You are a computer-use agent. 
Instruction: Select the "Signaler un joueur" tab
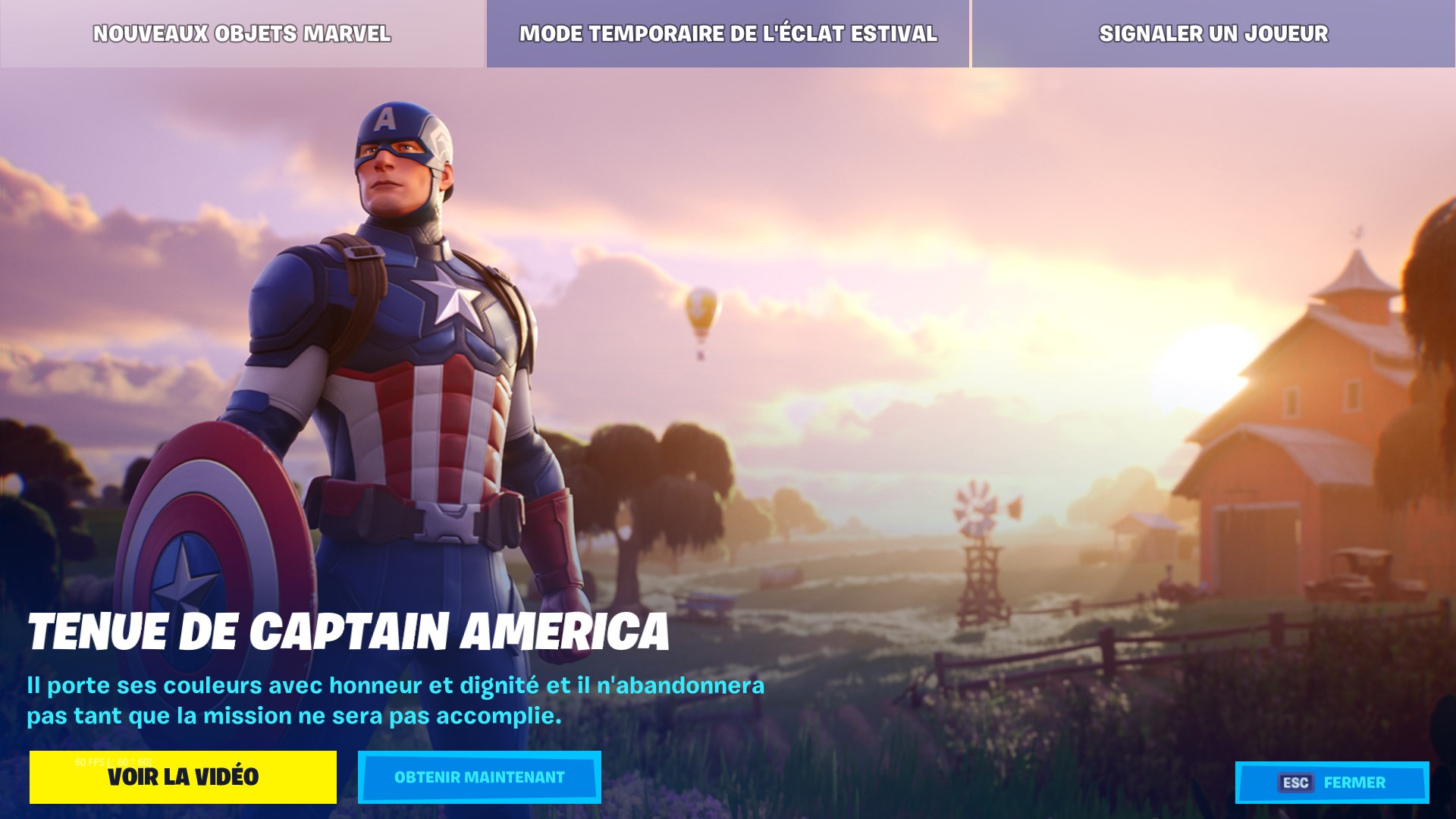tap(1214, 33)
